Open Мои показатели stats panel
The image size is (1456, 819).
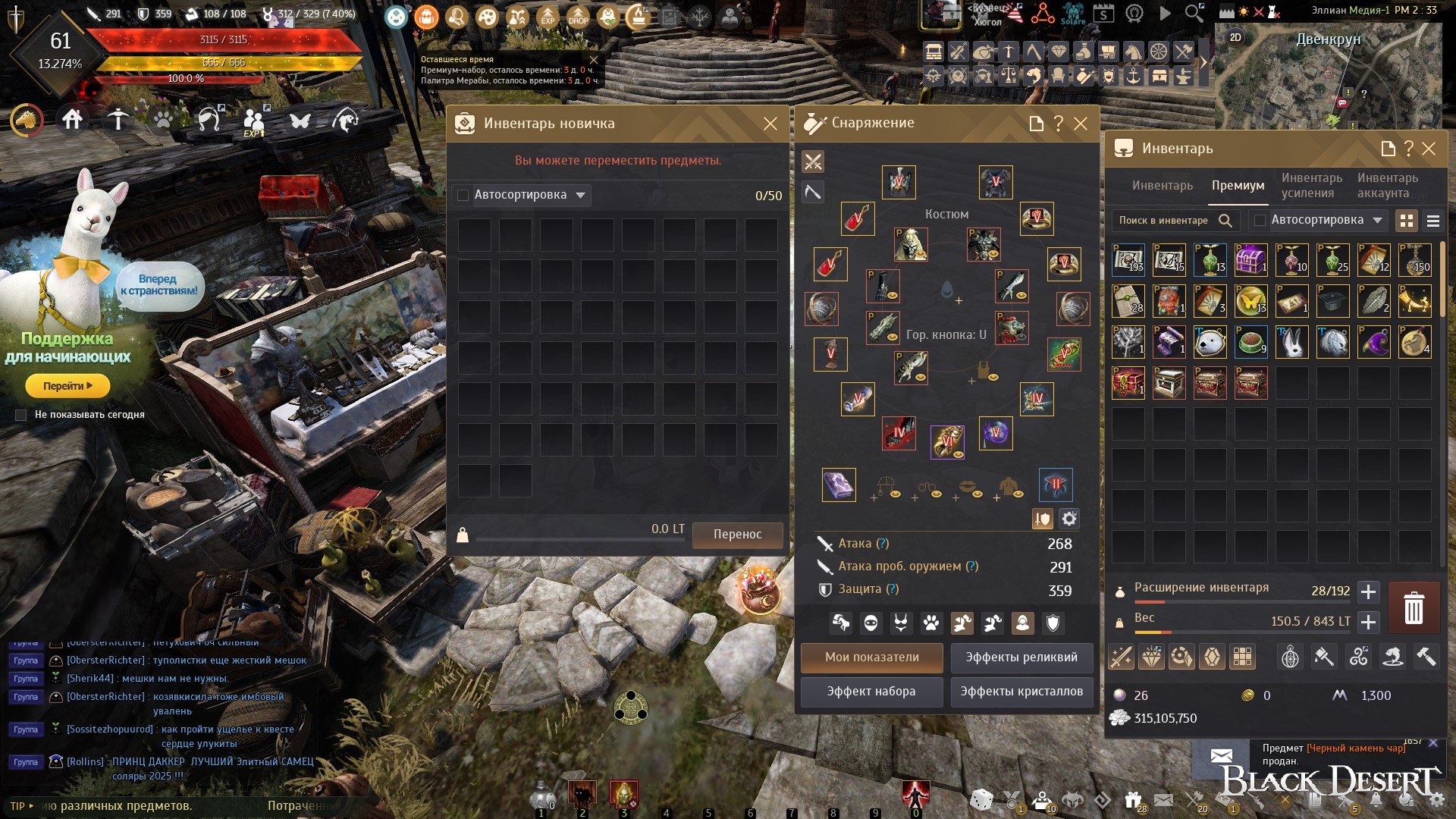point(871,657)
